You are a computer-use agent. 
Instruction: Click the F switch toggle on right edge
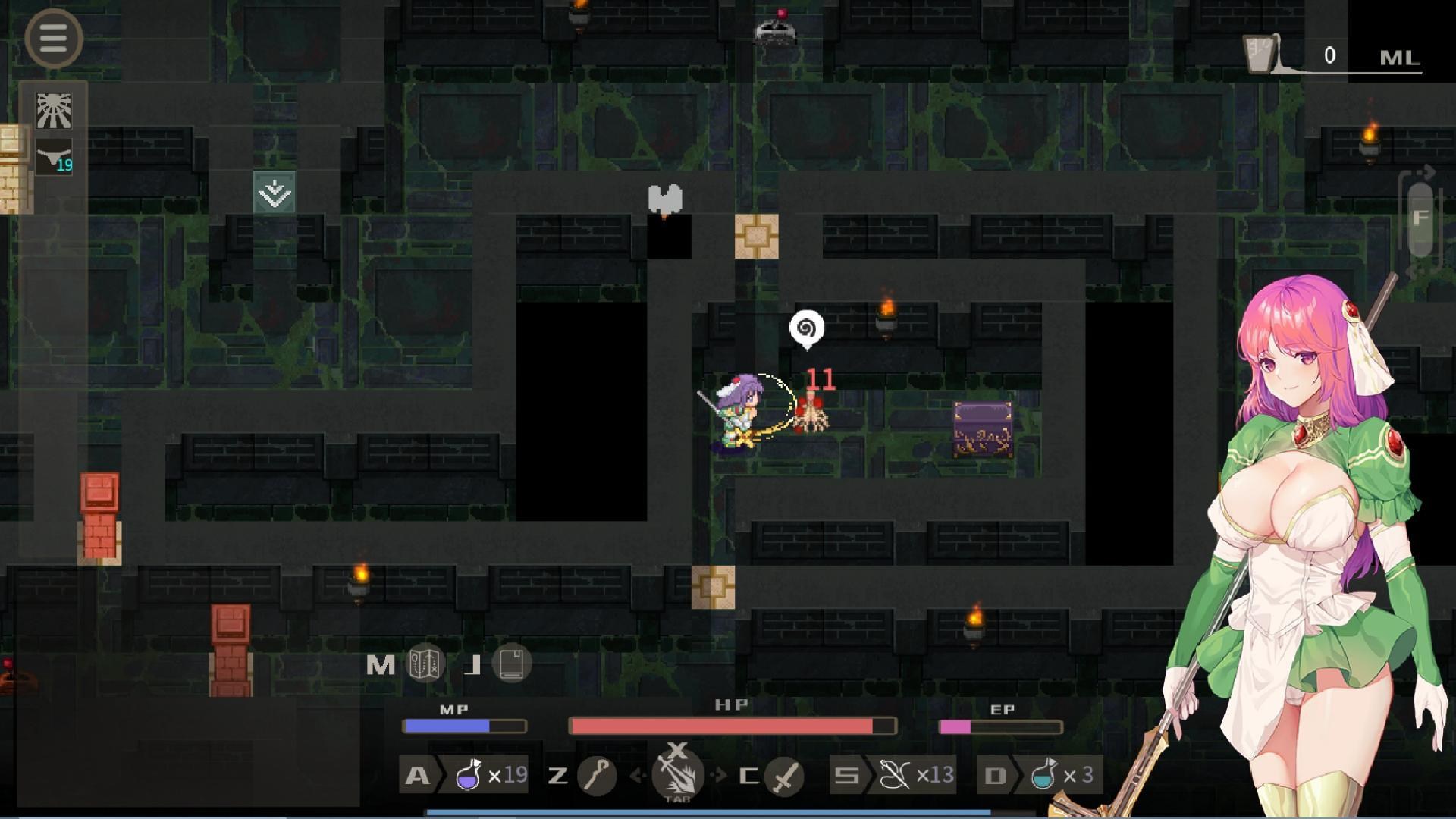1420,219
